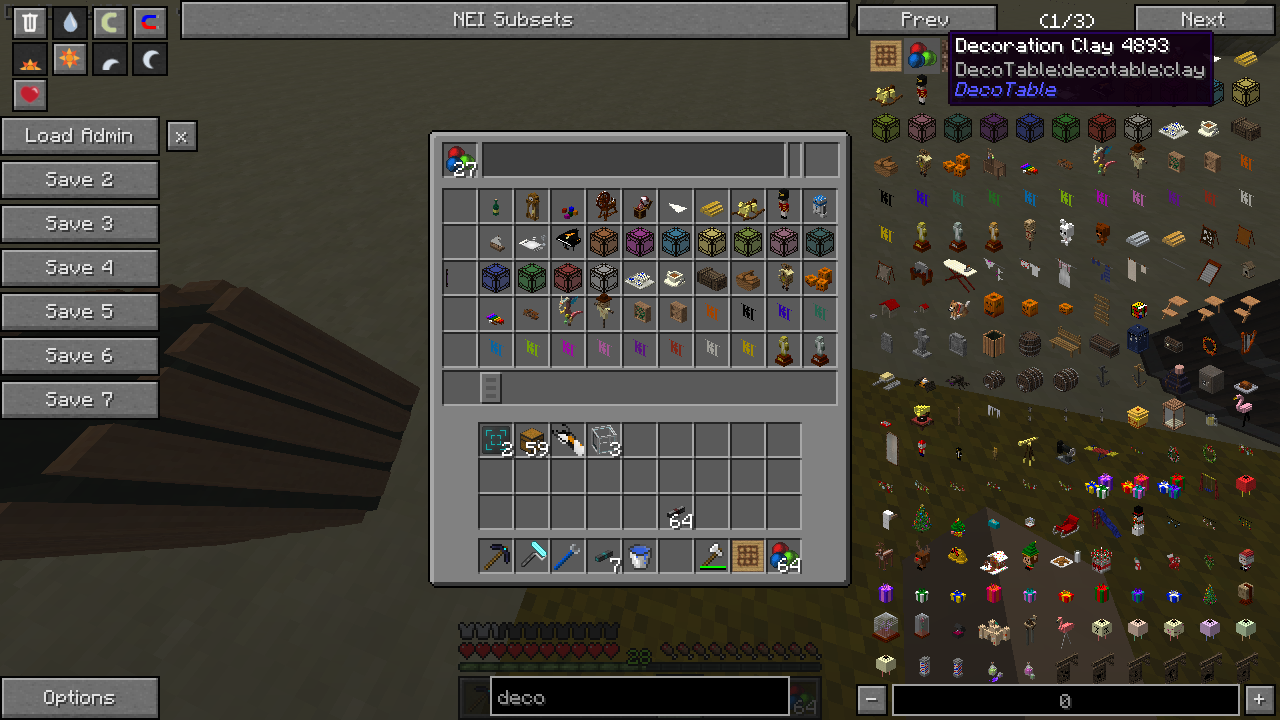
Task: Increase item quantity with the plus button
Action: [x=1259, y=700]
